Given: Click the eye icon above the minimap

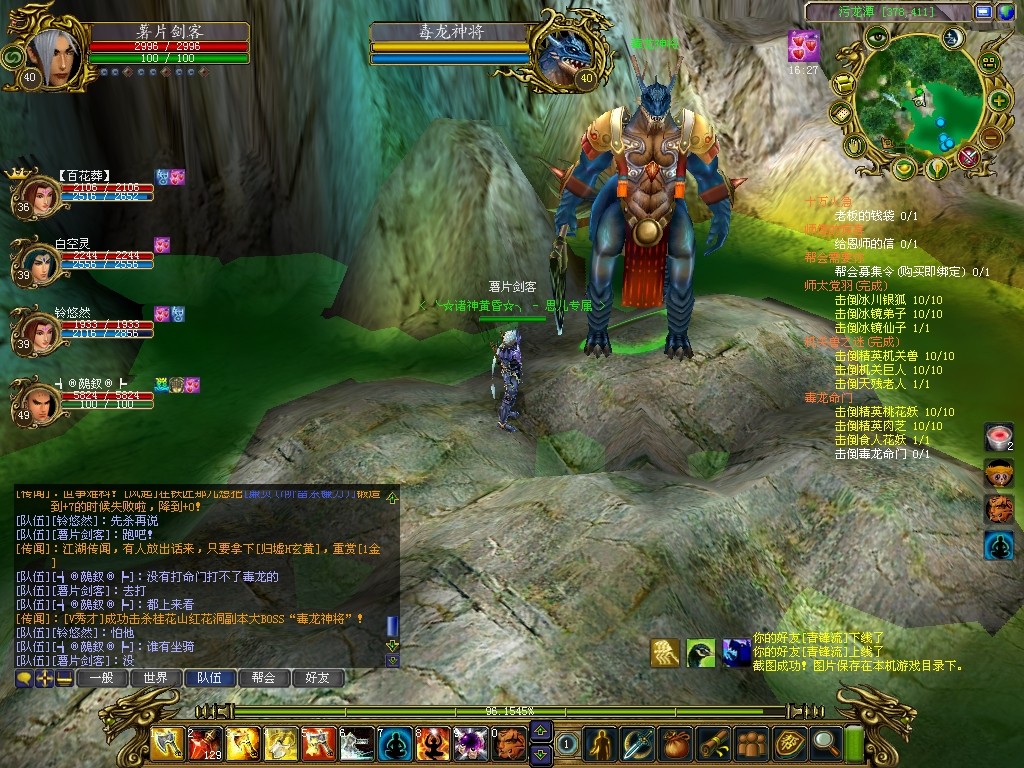Looking at the screenshot, I should 877,38.
